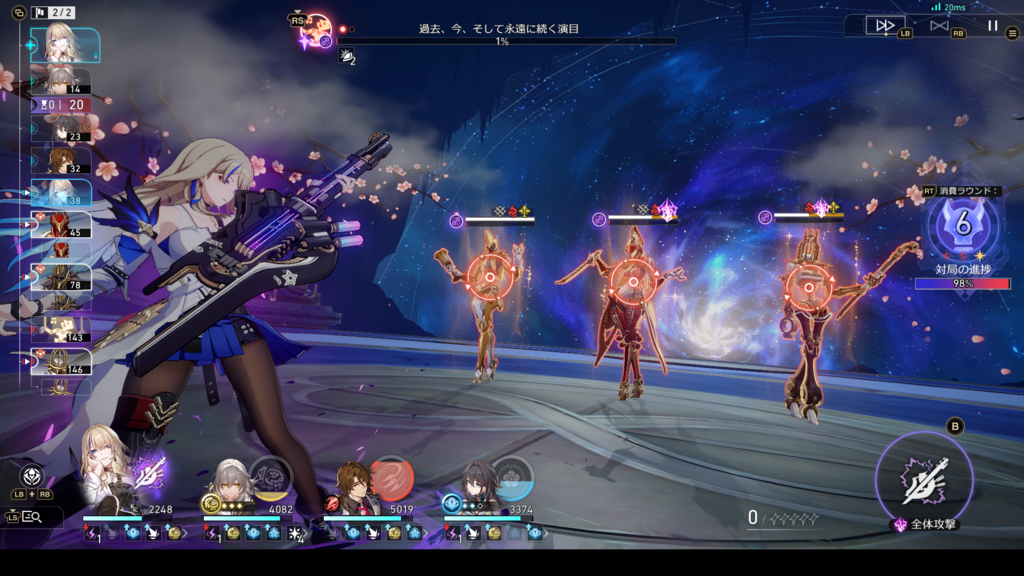
Task: Activate the blue half-filled ultimate icon
Action: [x=511, y=478]
